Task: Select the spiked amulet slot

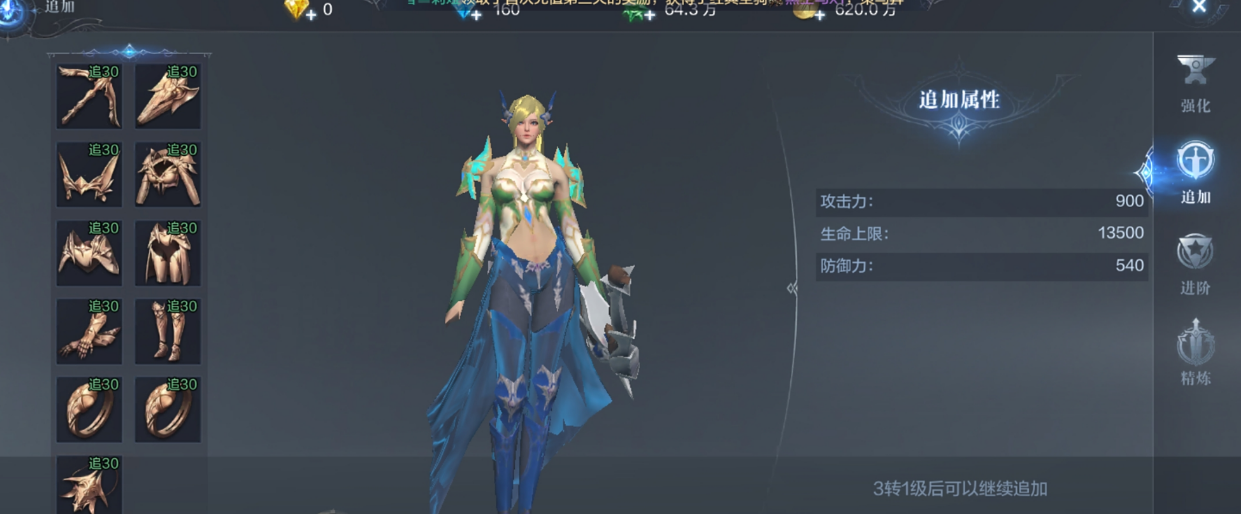Action: point(89,485)
